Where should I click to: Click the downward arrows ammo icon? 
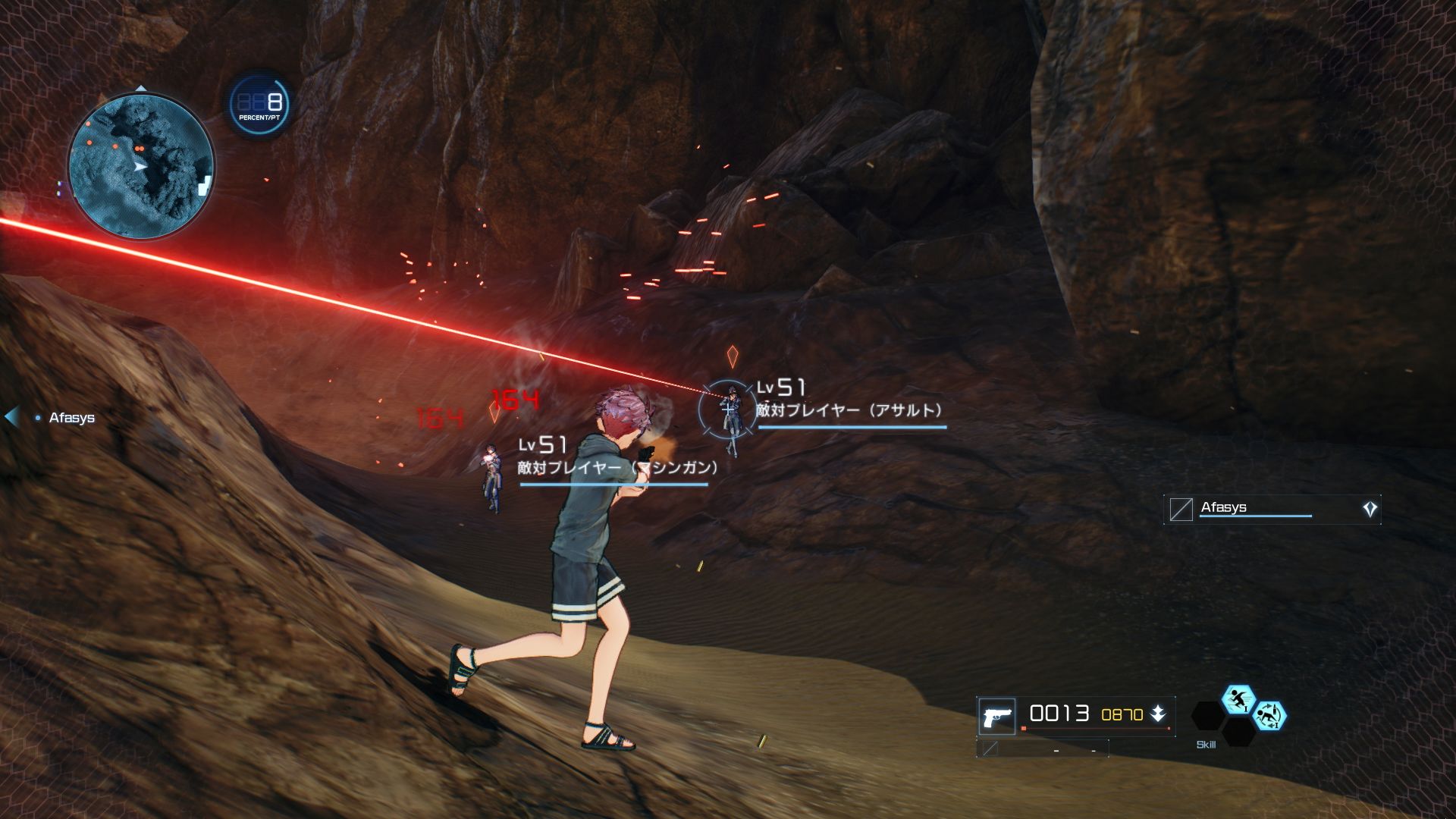click(1158, 714)
